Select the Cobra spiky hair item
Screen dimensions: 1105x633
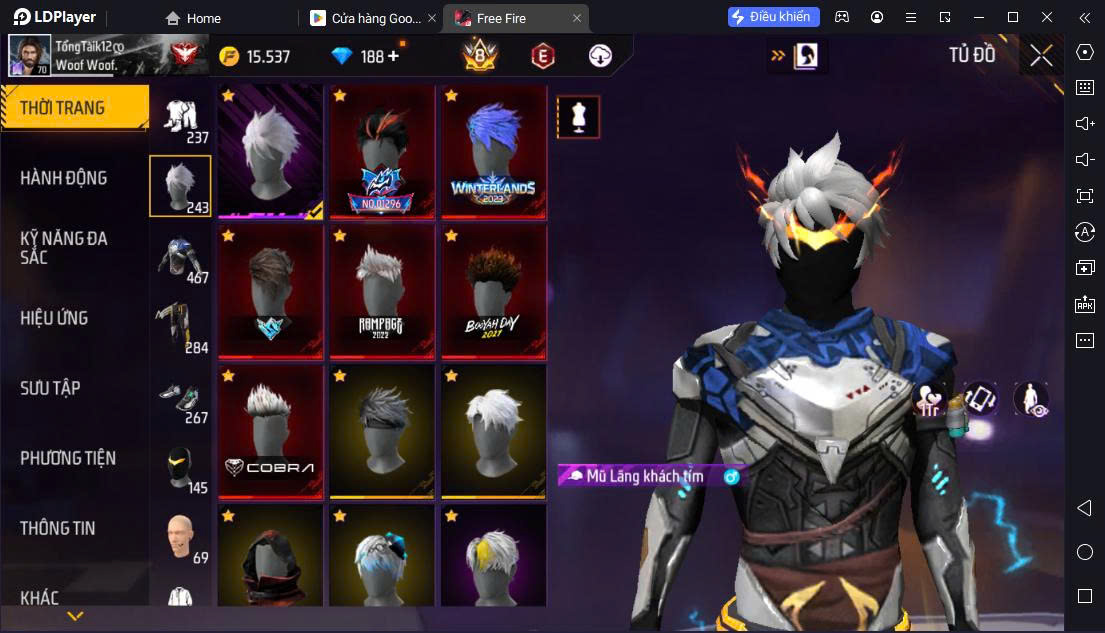pyautogui.click(x=270, y=431)
